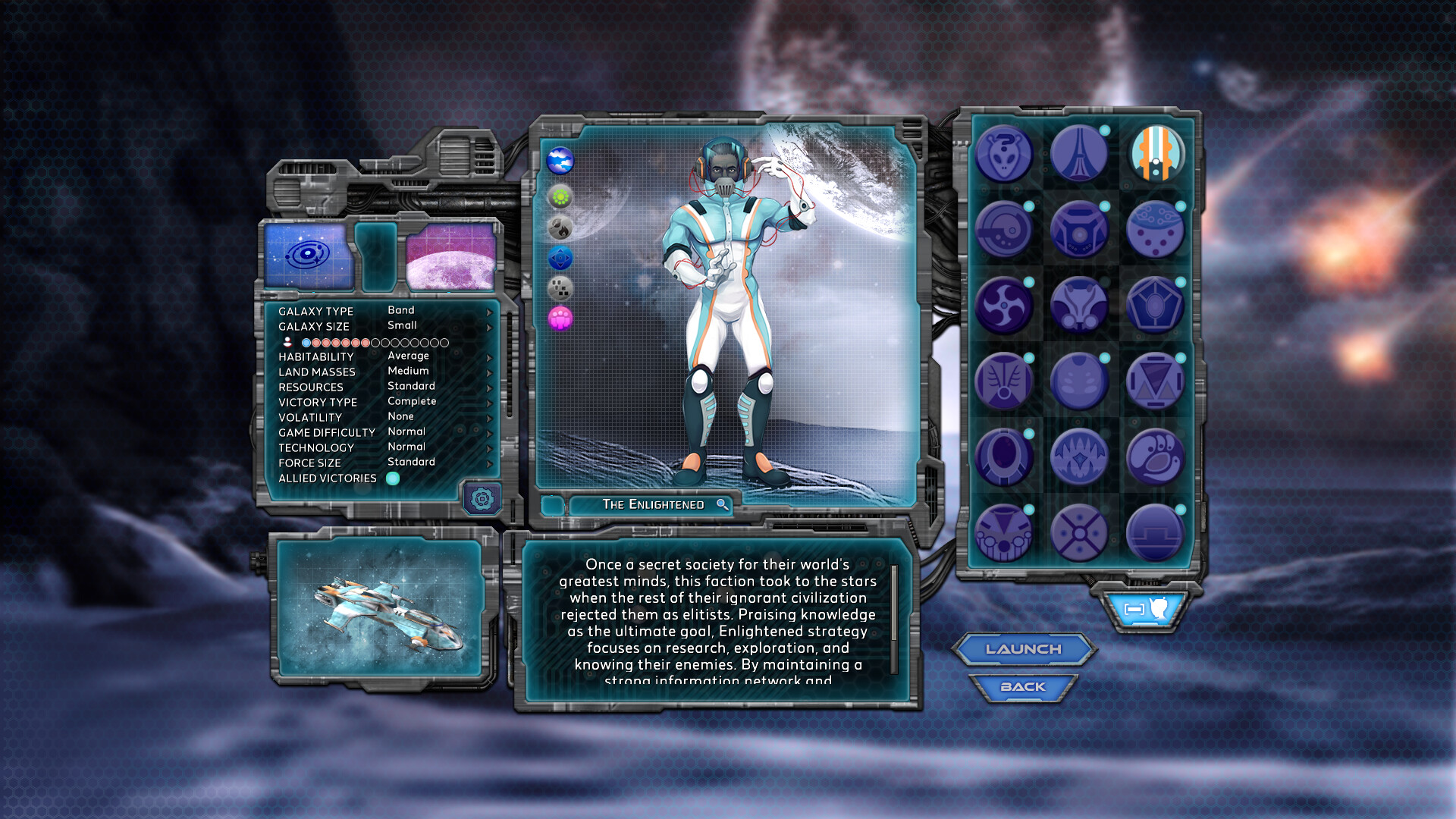Open the leaf and flame environment icon
Image resolution: width=1456 pixels, height=819 pixels.
[x=560, y=228]
